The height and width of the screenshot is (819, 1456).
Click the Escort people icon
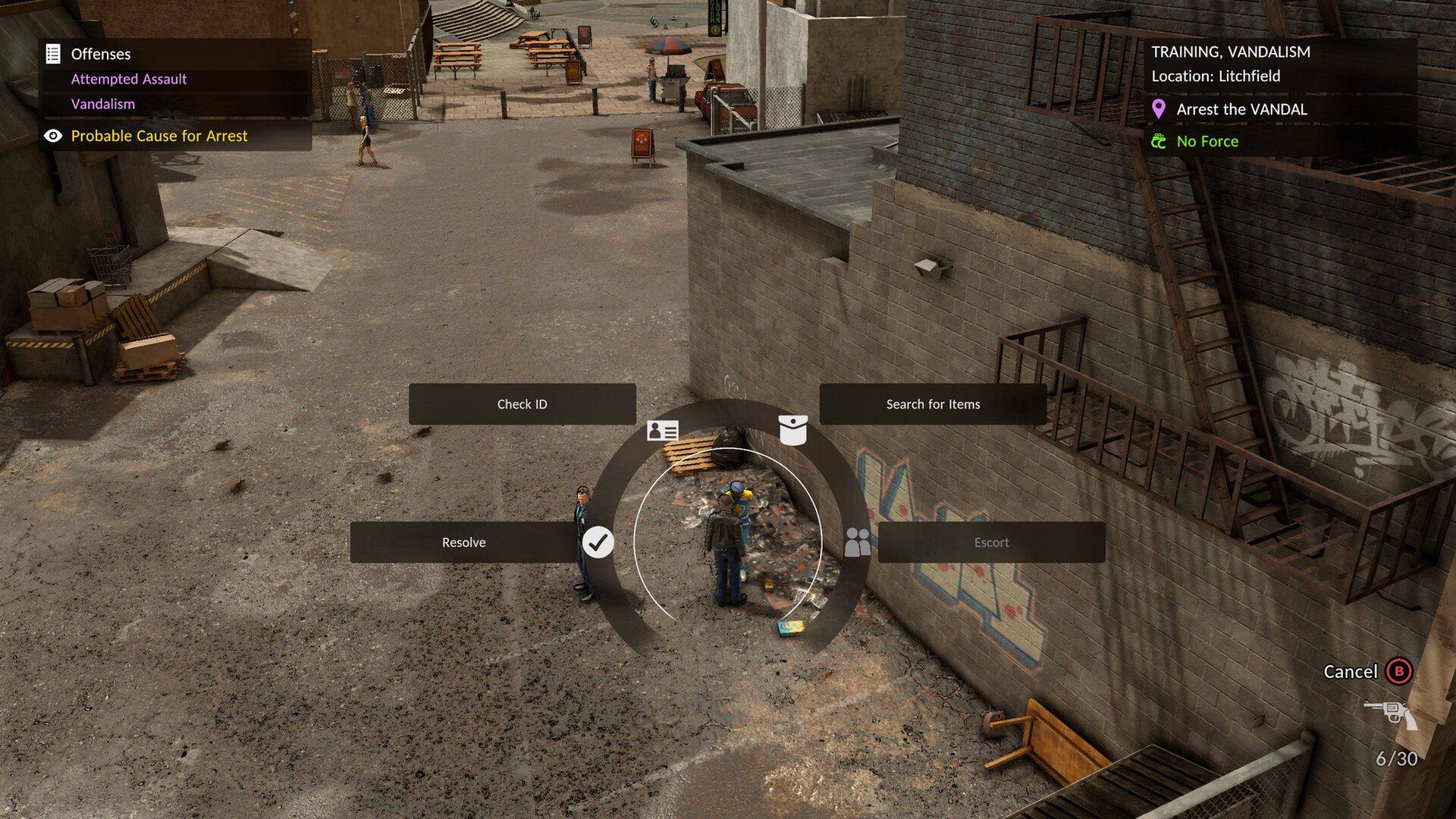(x=858, y=541)
